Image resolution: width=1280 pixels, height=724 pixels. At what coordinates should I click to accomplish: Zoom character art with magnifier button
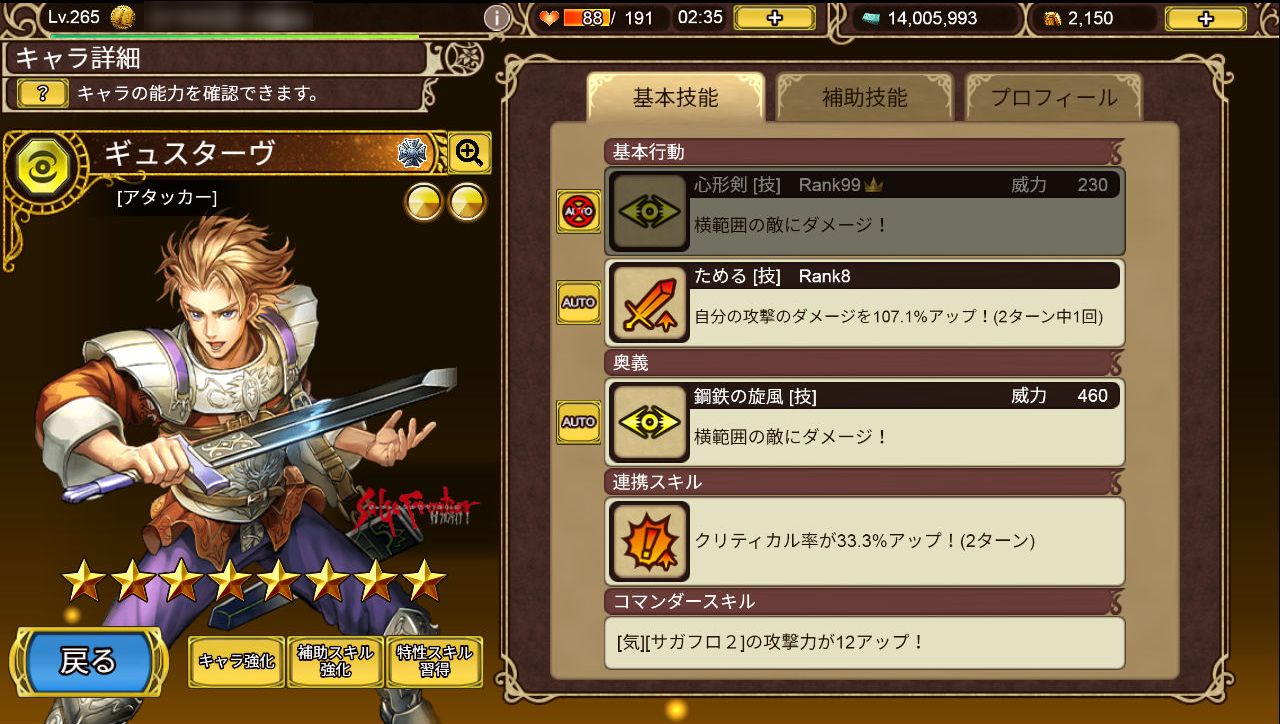click(x=469, y=153)
